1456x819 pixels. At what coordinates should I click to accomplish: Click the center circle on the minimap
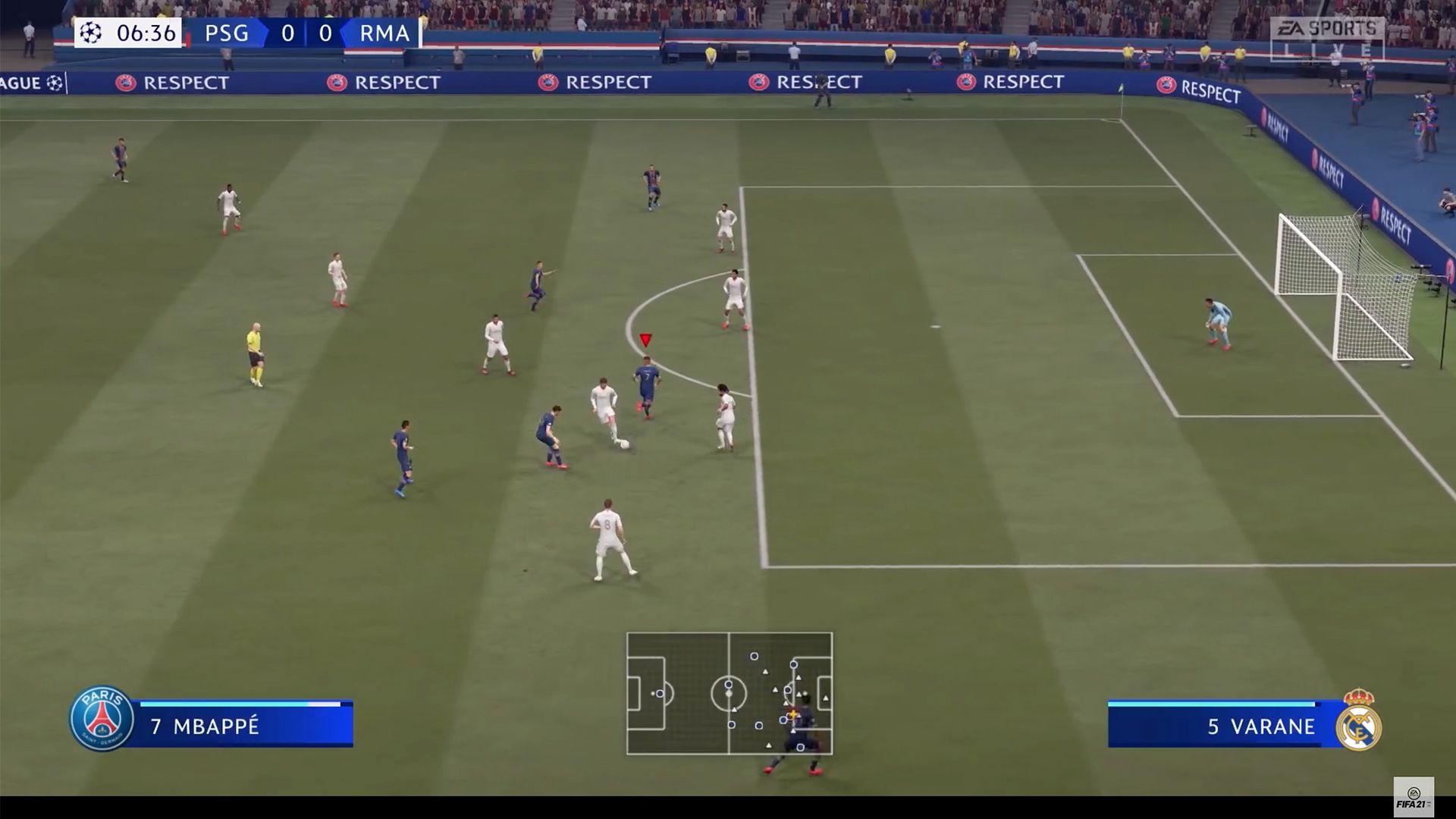point(728,694)
